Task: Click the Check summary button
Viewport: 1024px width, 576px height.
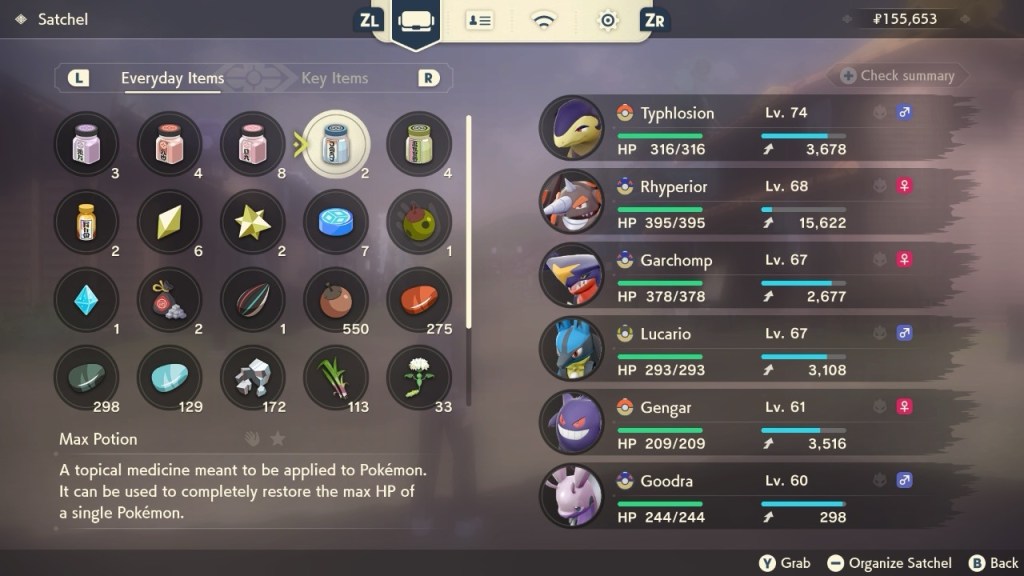Action: [x=897, y=76]
